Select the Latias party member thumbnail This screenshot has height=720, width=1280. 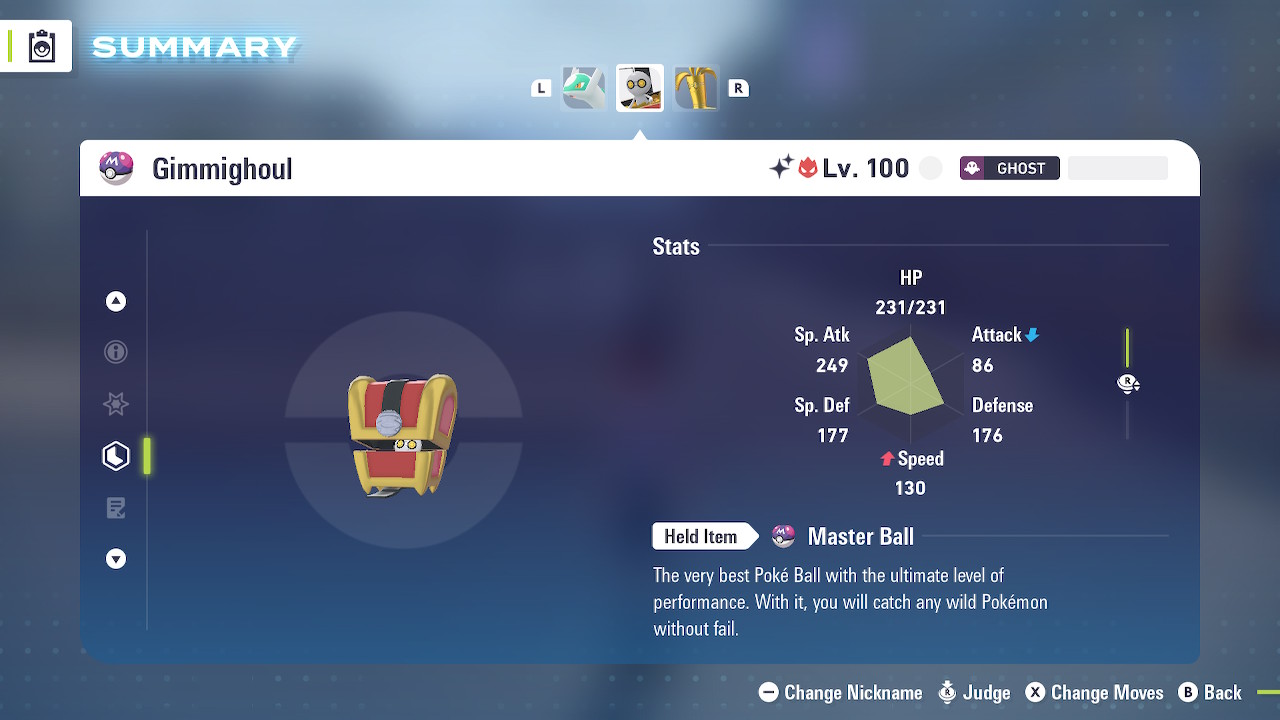click(583, 87)
